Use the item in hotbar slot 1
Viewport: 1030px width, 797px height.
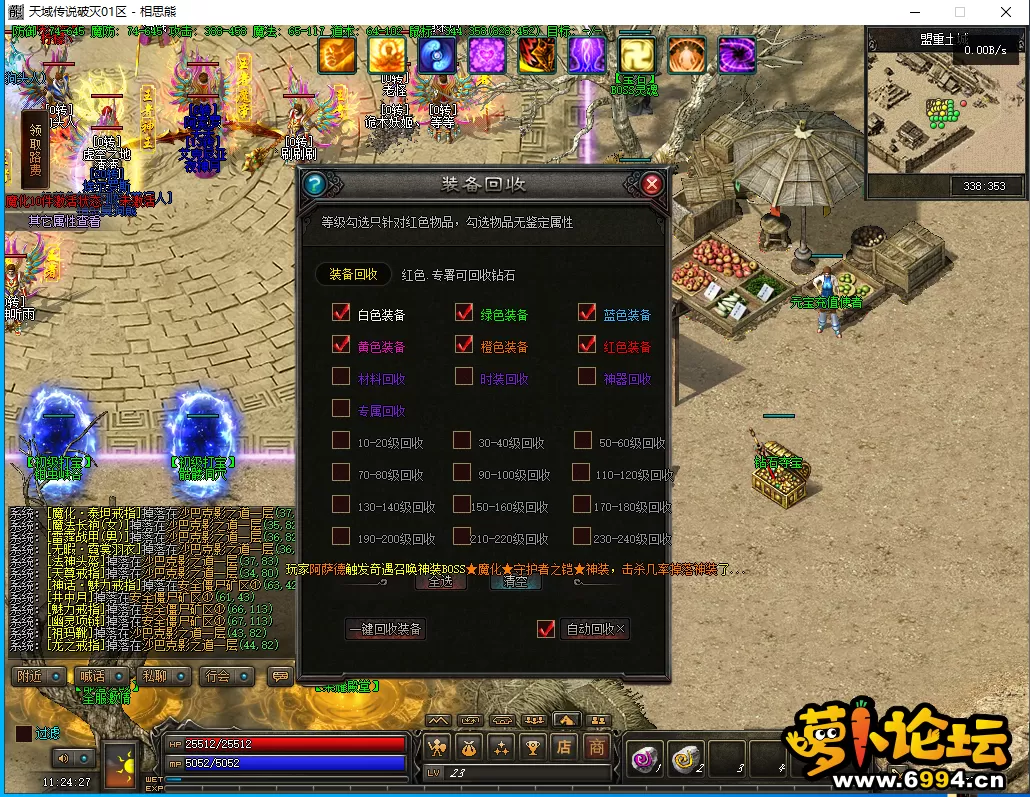pyautogui.click(x=644, y=761)
